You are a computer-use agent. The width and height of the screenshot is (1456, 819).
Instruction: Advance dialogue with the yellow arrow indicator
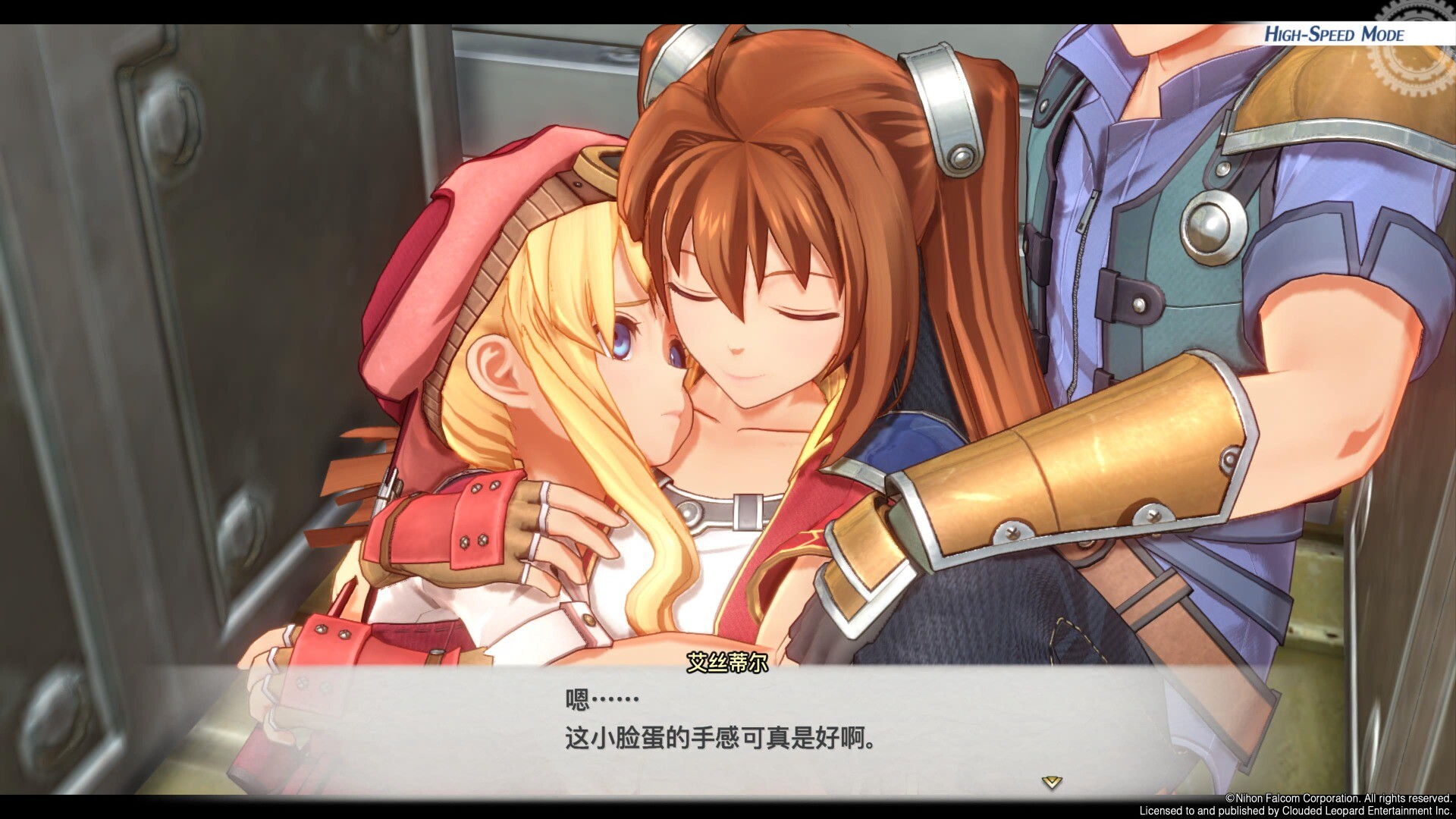pyautogui.click(x=1051, y=782)
